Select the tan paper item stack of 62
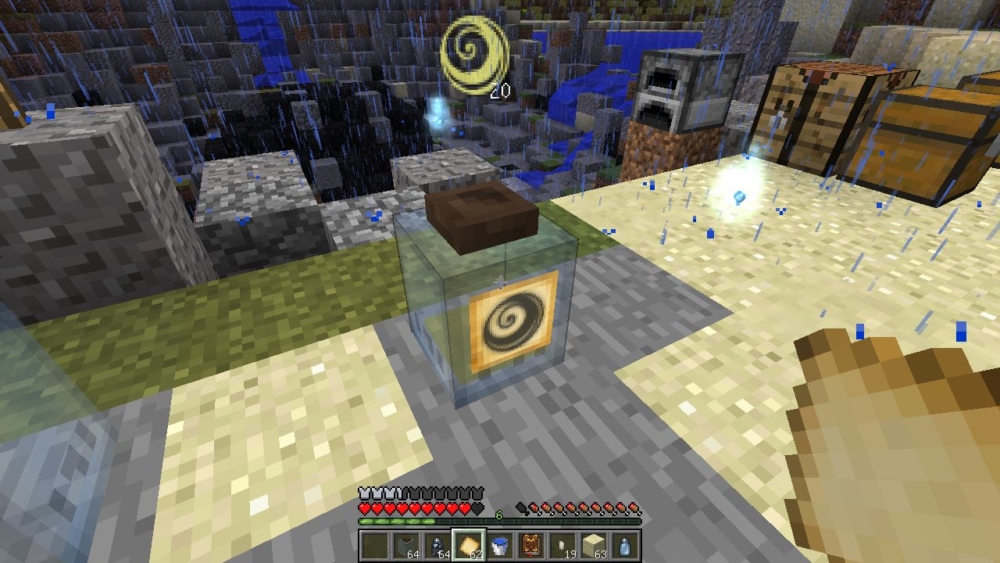This screenshot has width=1000, height=563. (x=467, y=546)
